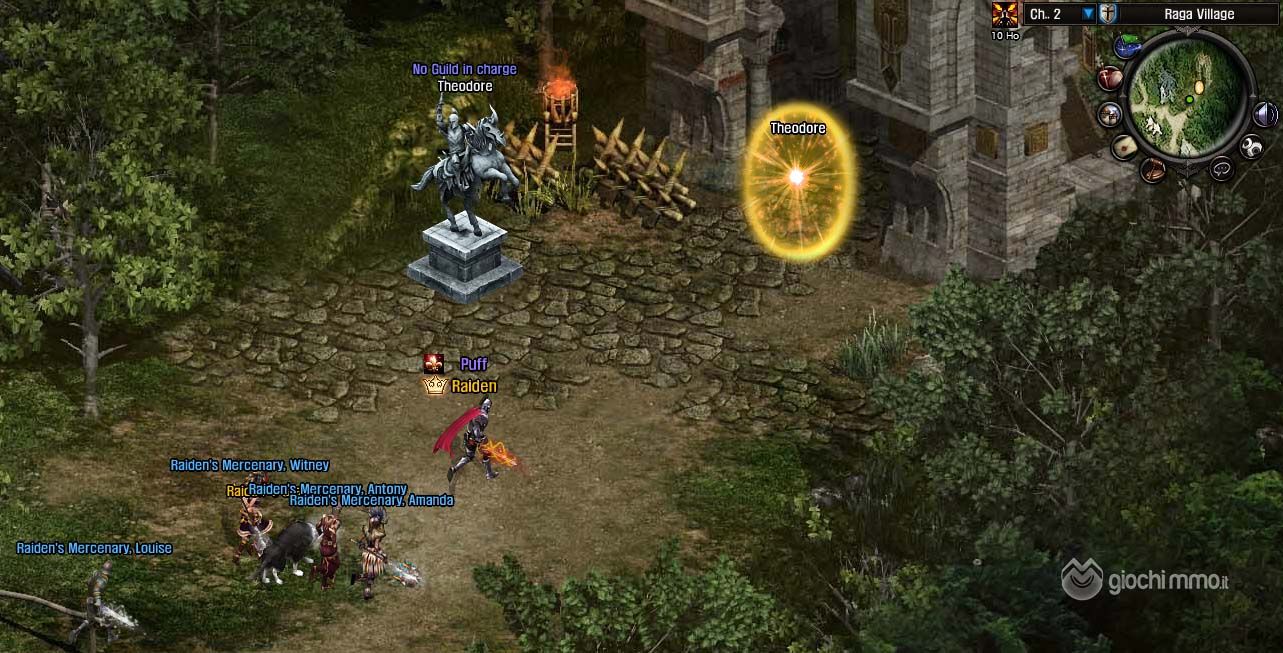Select the house icon beside the minimap
The height and width of the screenshot is (653, 1283).
1109,114
